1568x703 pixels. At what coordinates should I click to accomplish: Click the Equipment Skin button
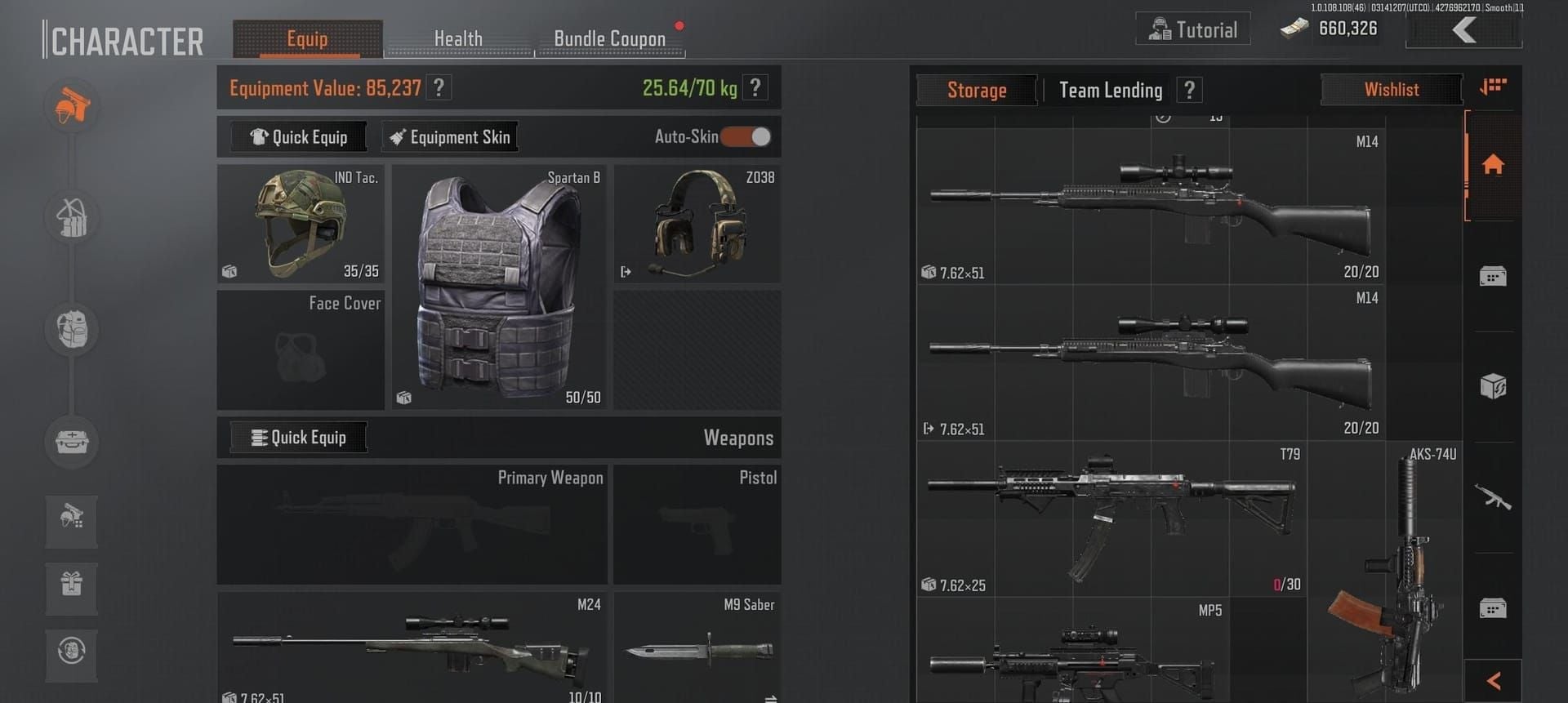(449, 136)
